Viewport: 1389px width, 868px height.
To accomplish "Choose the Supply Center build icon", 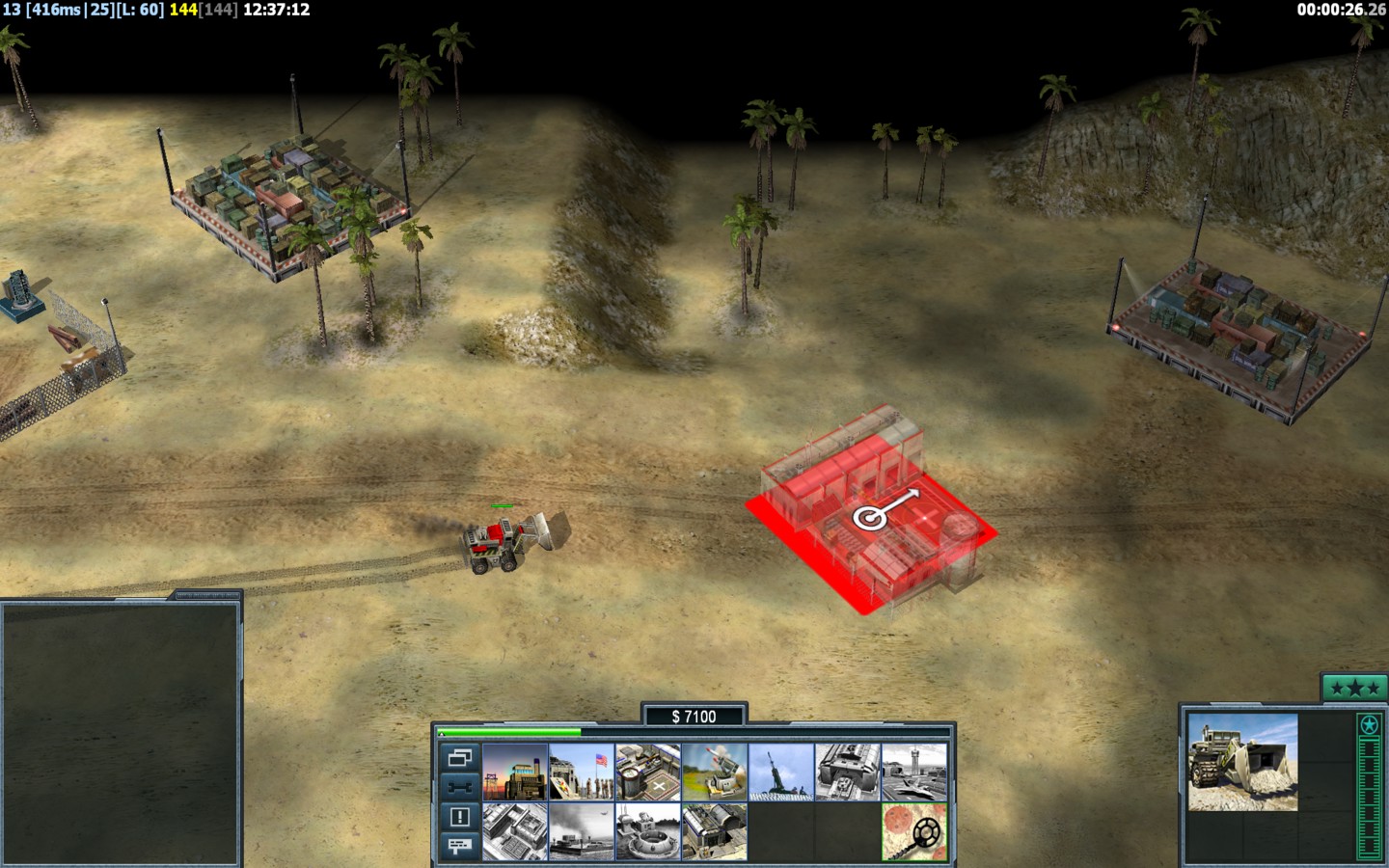I will pos(648,772).
